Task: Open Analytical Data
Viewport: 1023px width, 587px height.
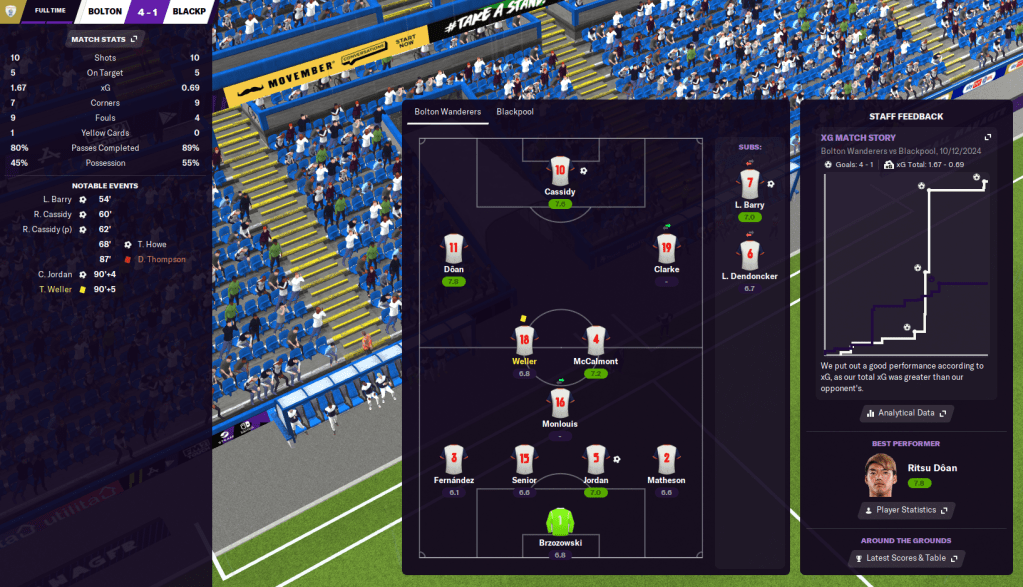Action: [x=906, y=412]
